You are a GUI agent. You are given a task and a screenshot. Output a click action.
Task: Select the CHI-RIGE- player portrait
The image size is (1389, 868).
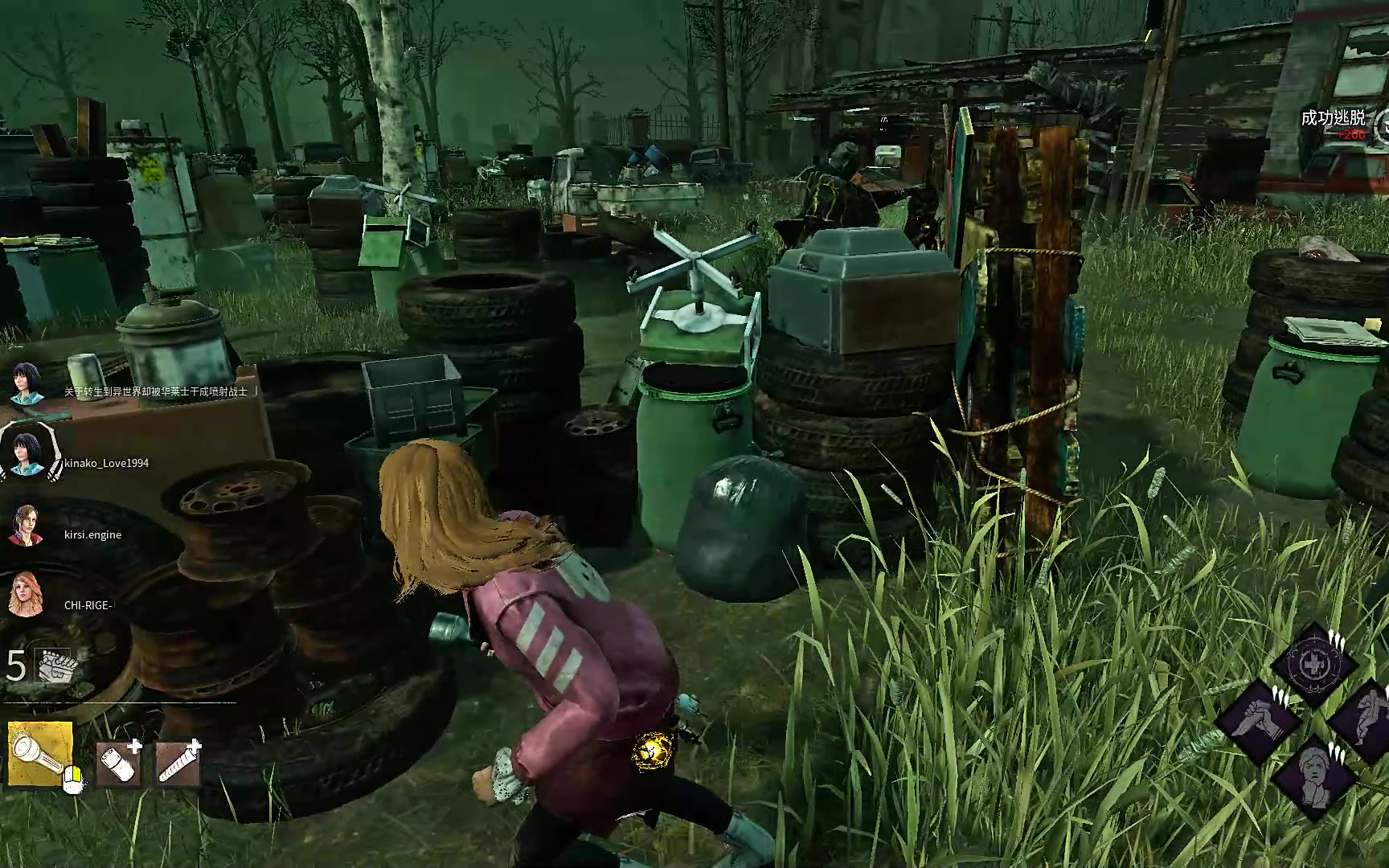click(x=26, y=595)
